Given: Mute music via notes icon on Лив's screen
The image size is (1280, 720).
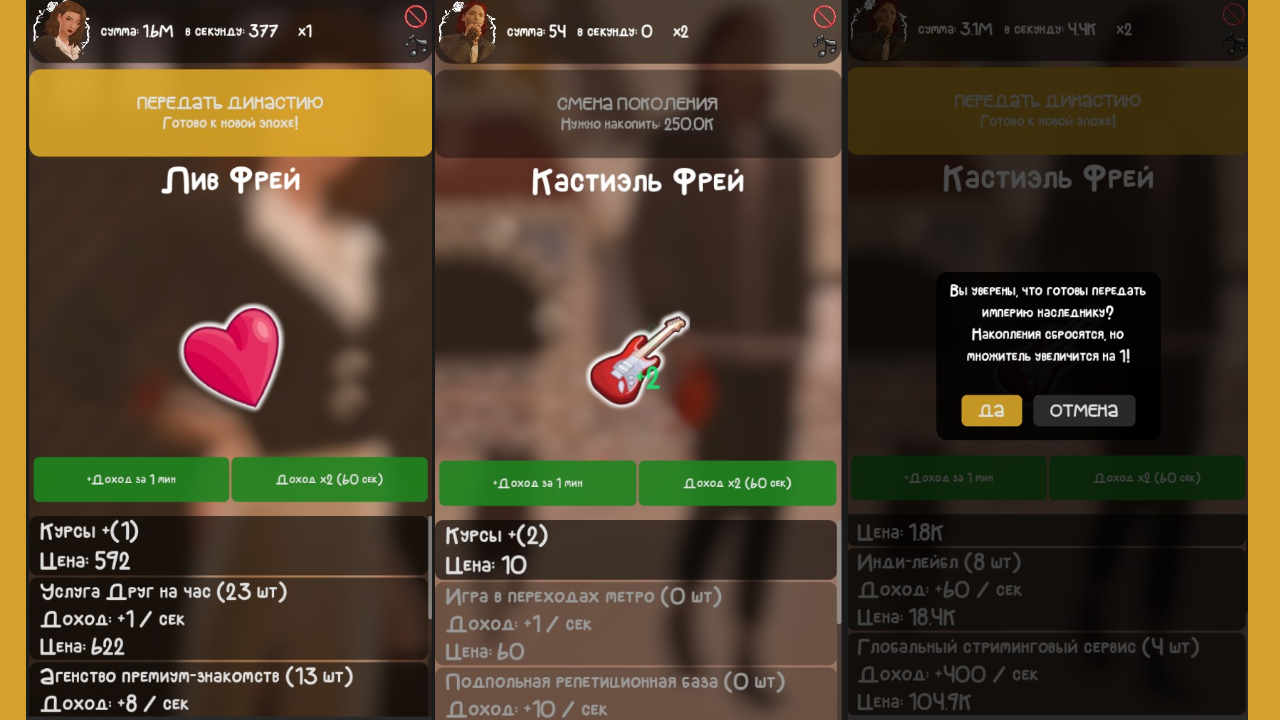Looking at the screenshot, I should 415,44.
